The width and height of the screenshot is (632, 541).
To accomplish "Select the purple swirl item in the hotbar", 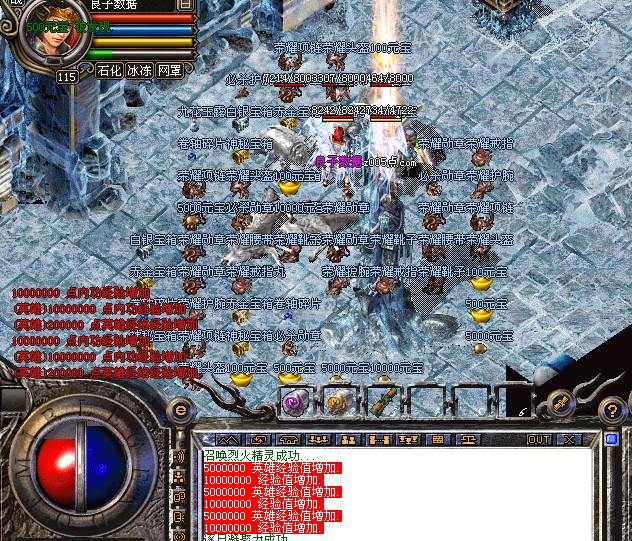I will [x=294, y=403].
